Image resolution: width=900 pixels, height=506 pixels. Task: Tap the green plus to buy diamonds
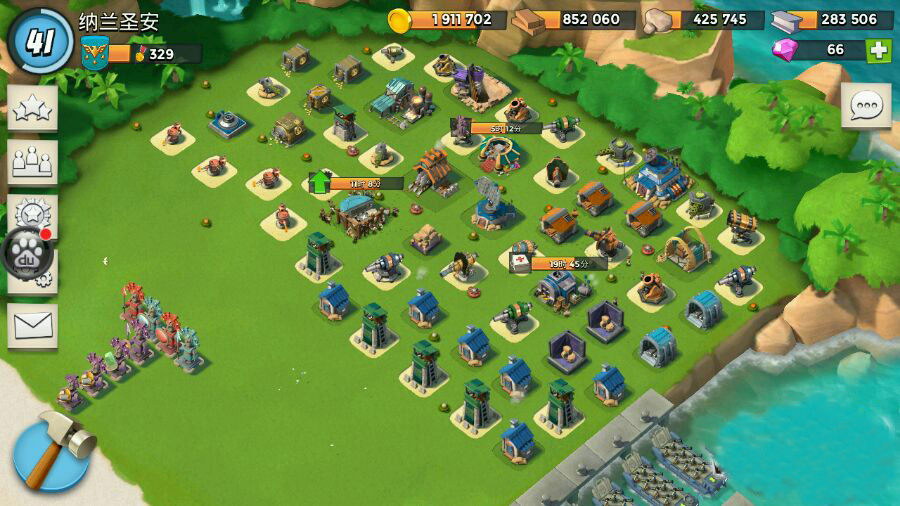pyautogui.click(x=879, y=50)
